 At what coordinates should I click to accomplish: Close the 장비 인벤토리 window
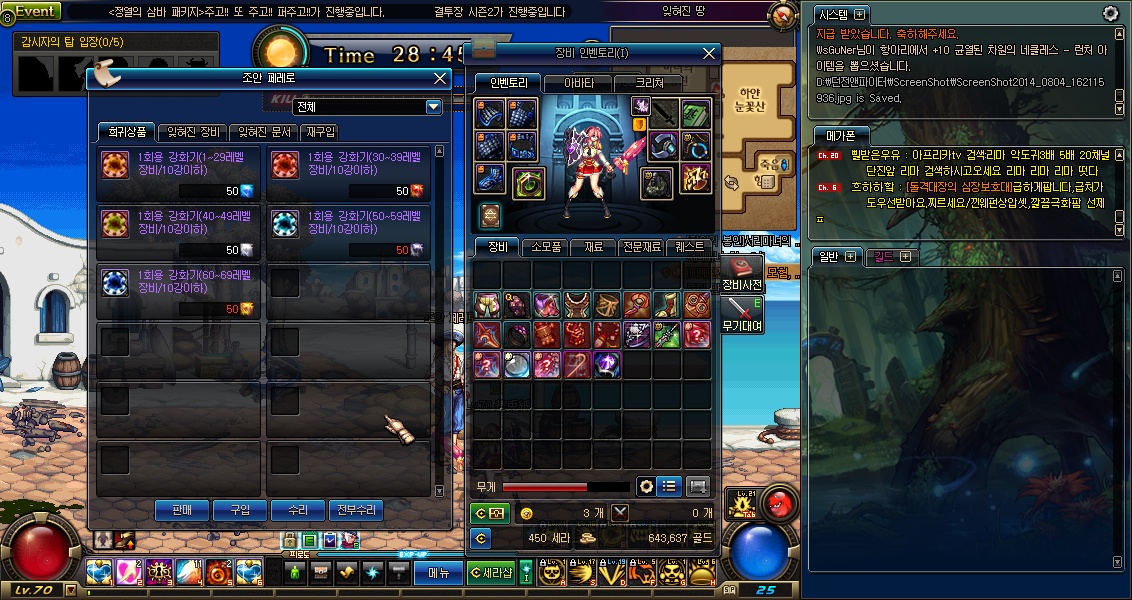click(709, 53)
